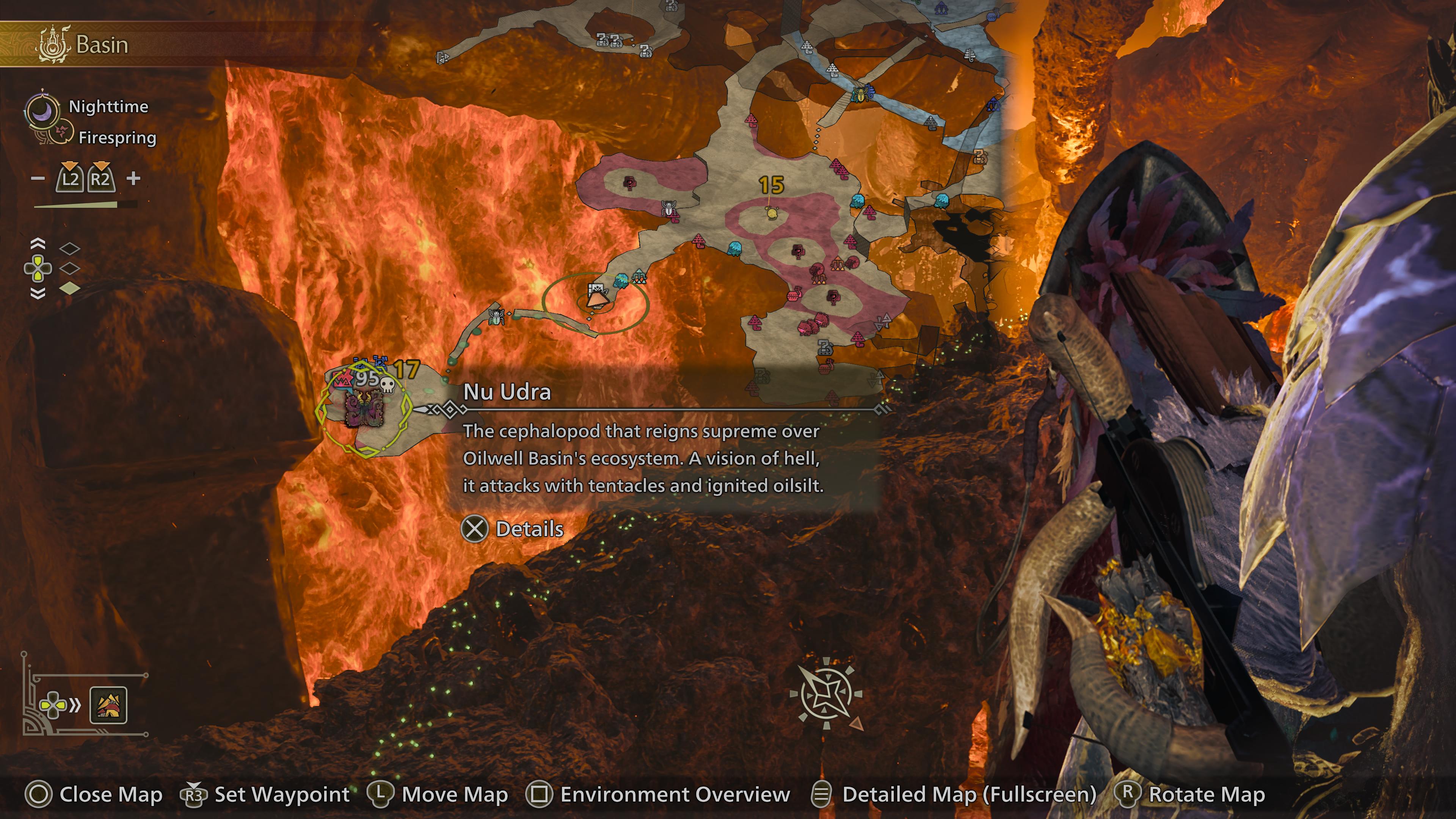Show Detailed Map (Fullscreen)
The width and height of the screenshot is (1456, 819).
click(x=954, y=794)
